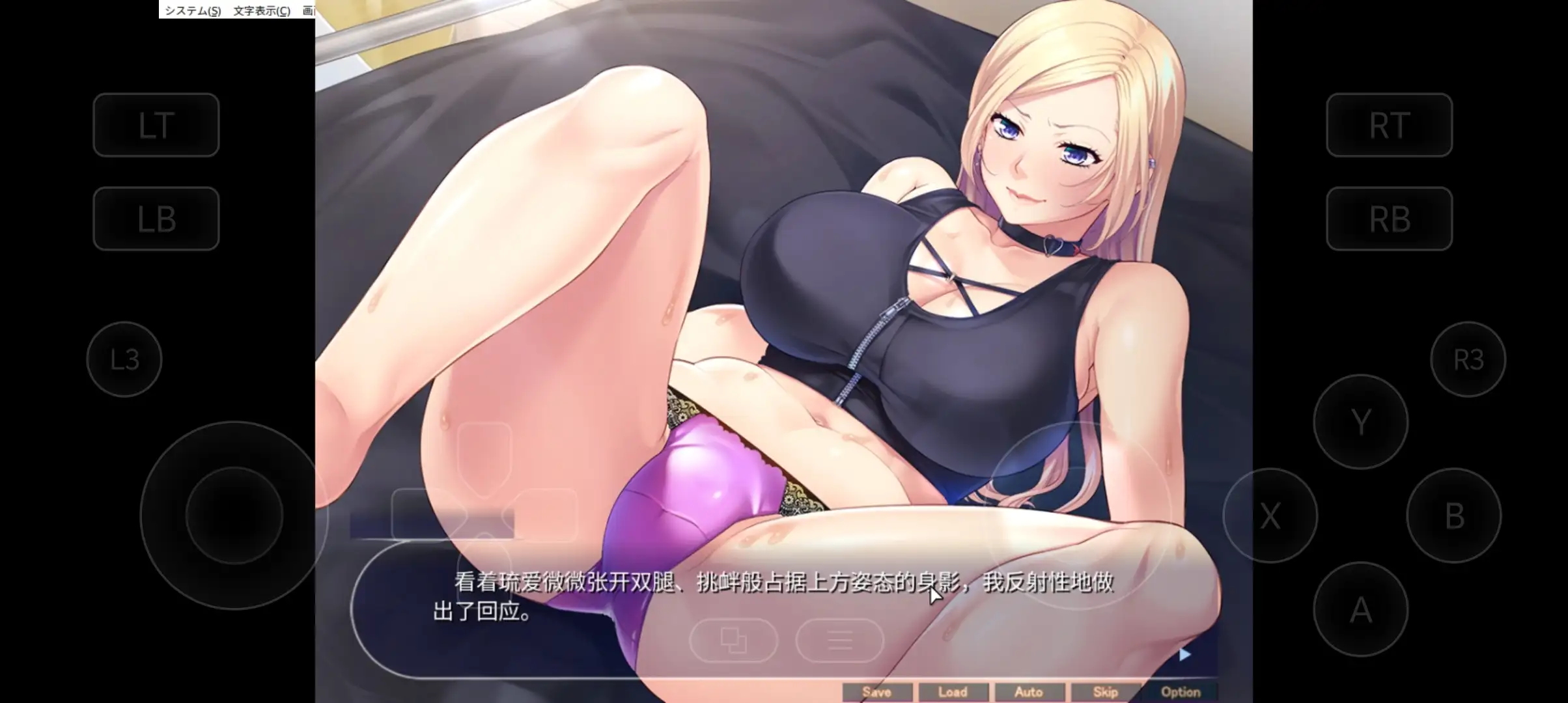Click the Load button
1568x703 pixels.
953,692
